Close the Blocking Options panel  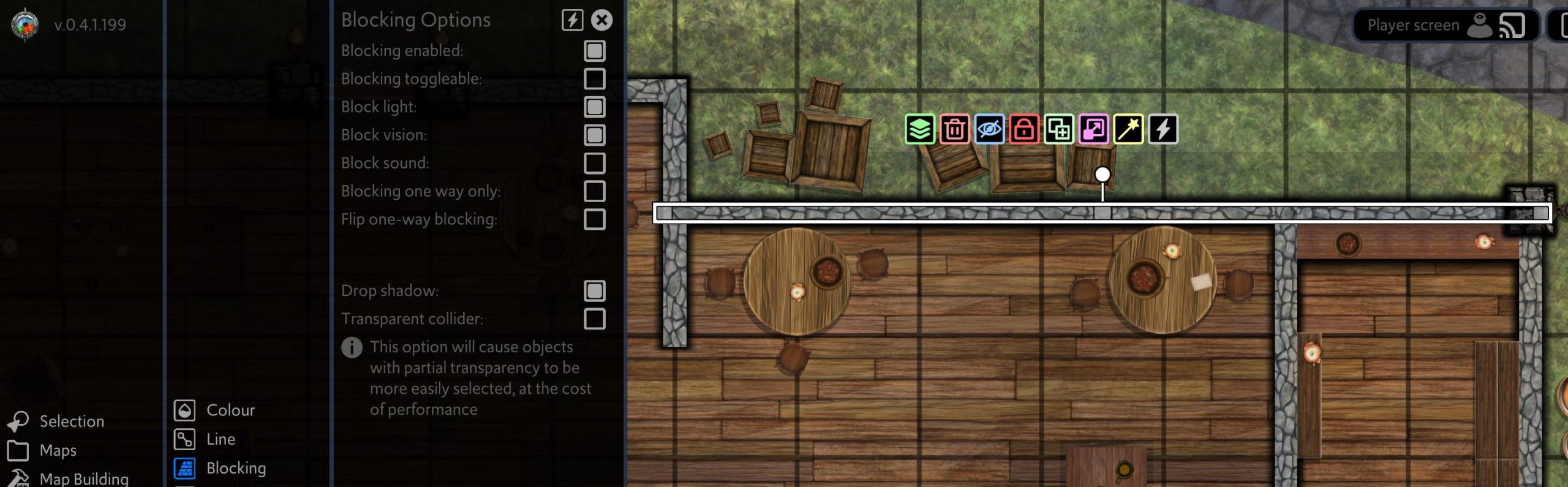pos(601,20)
